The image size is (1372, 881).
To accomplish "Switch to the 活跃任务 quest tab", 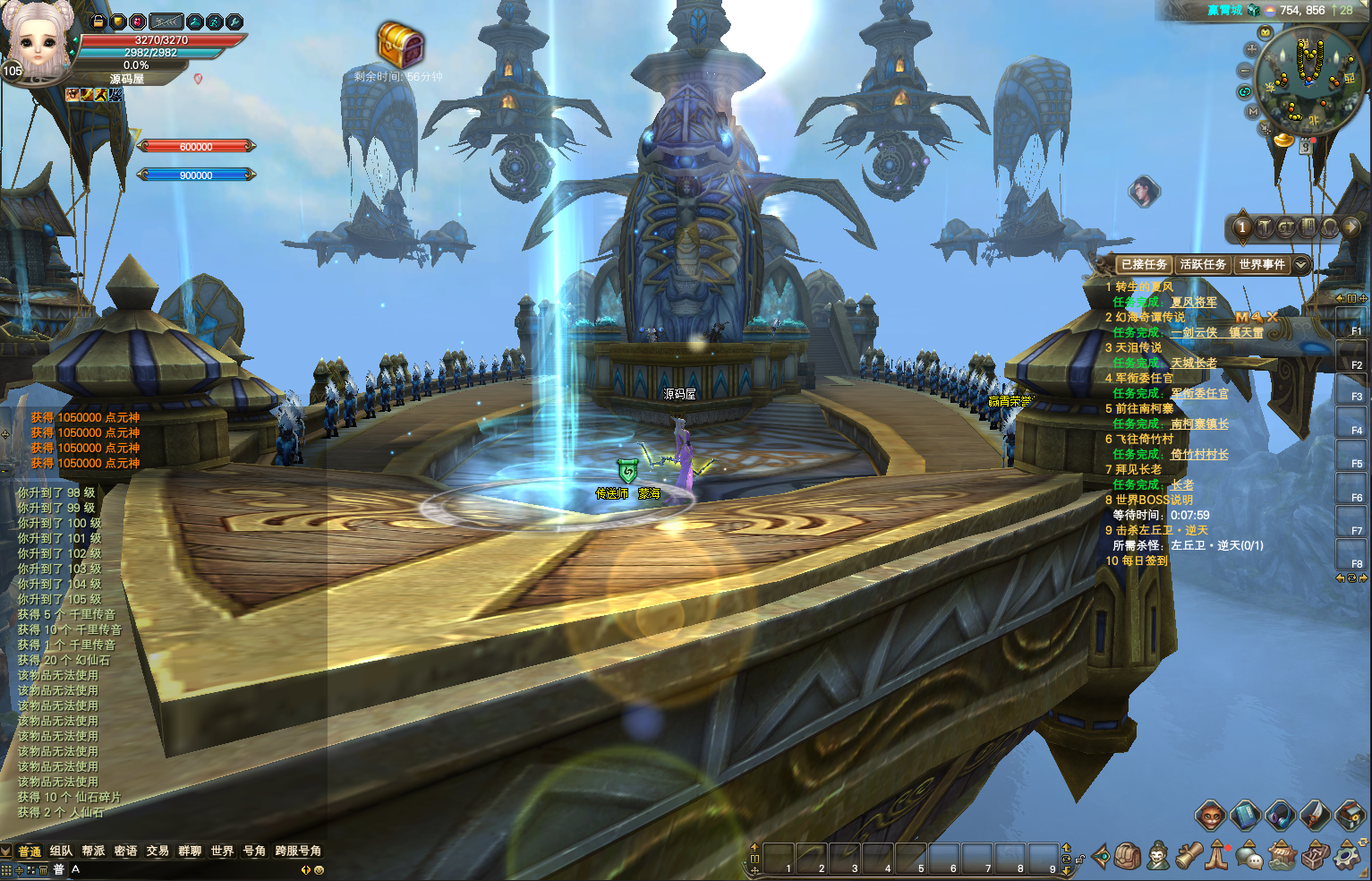I will pos(1202,264).
